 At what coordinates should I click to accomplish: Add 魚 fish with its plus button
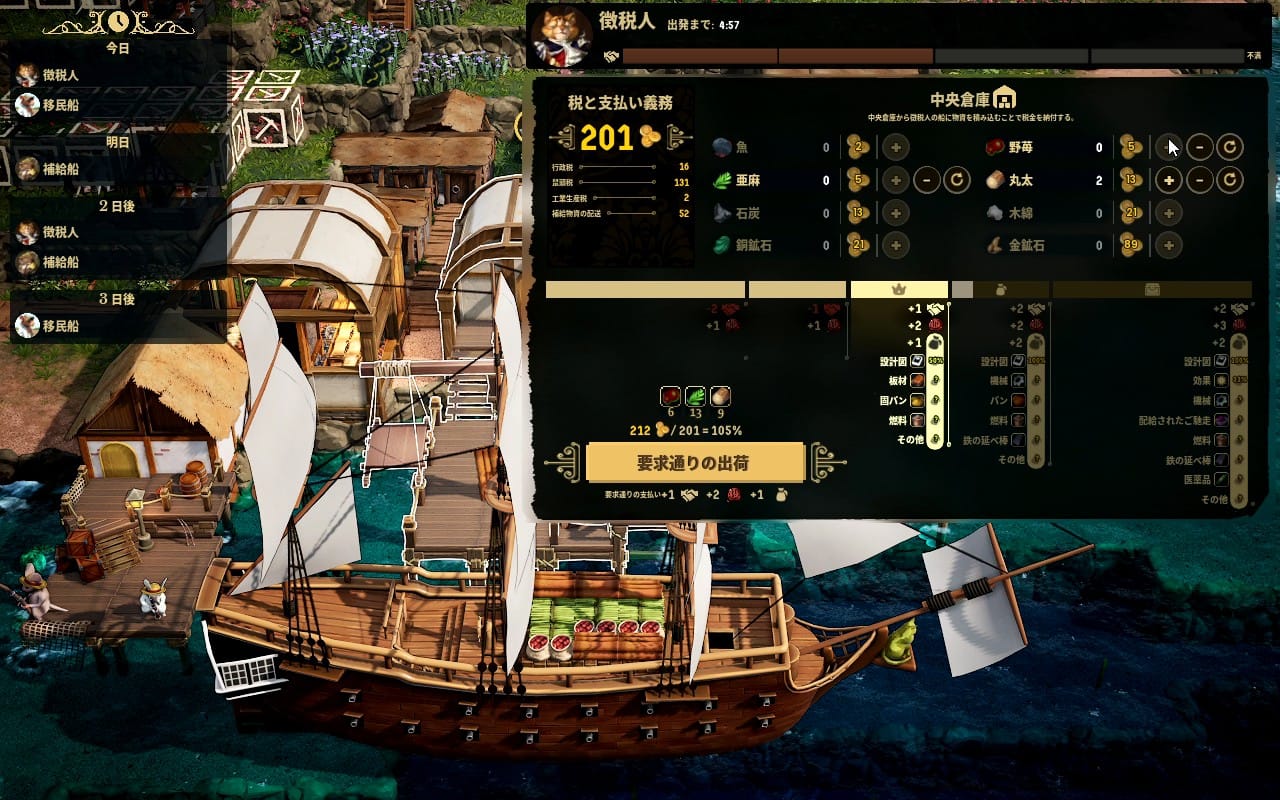tap(895, 148)
